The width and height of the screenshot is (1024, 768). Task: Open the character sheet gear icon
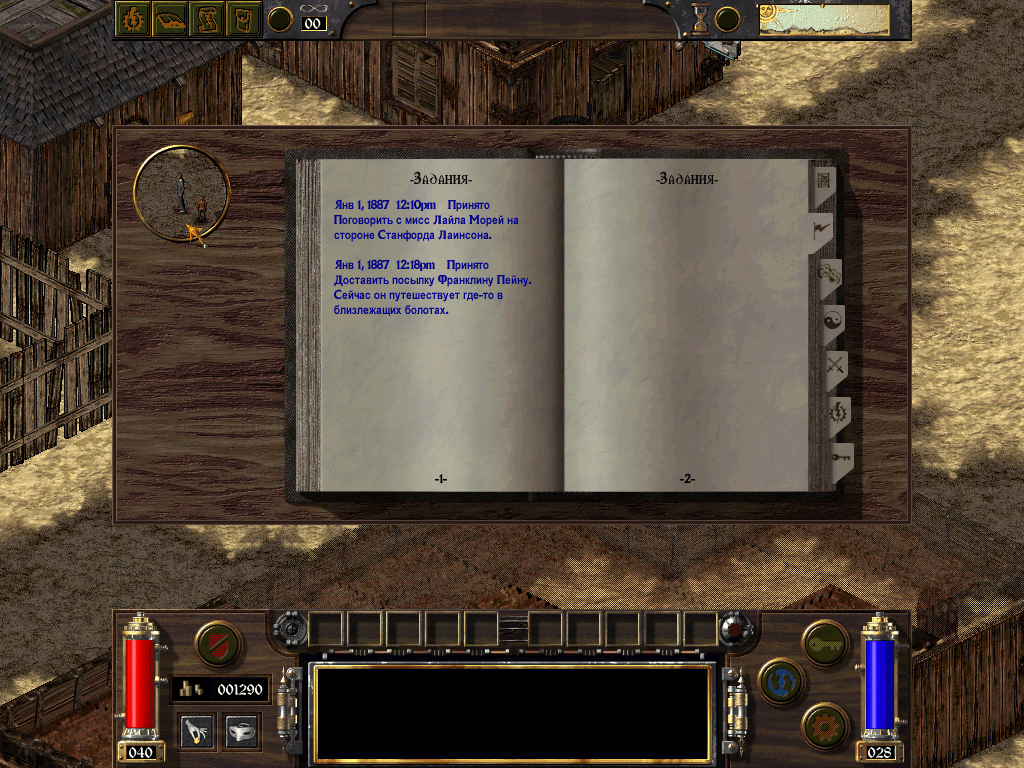(132, 19)
